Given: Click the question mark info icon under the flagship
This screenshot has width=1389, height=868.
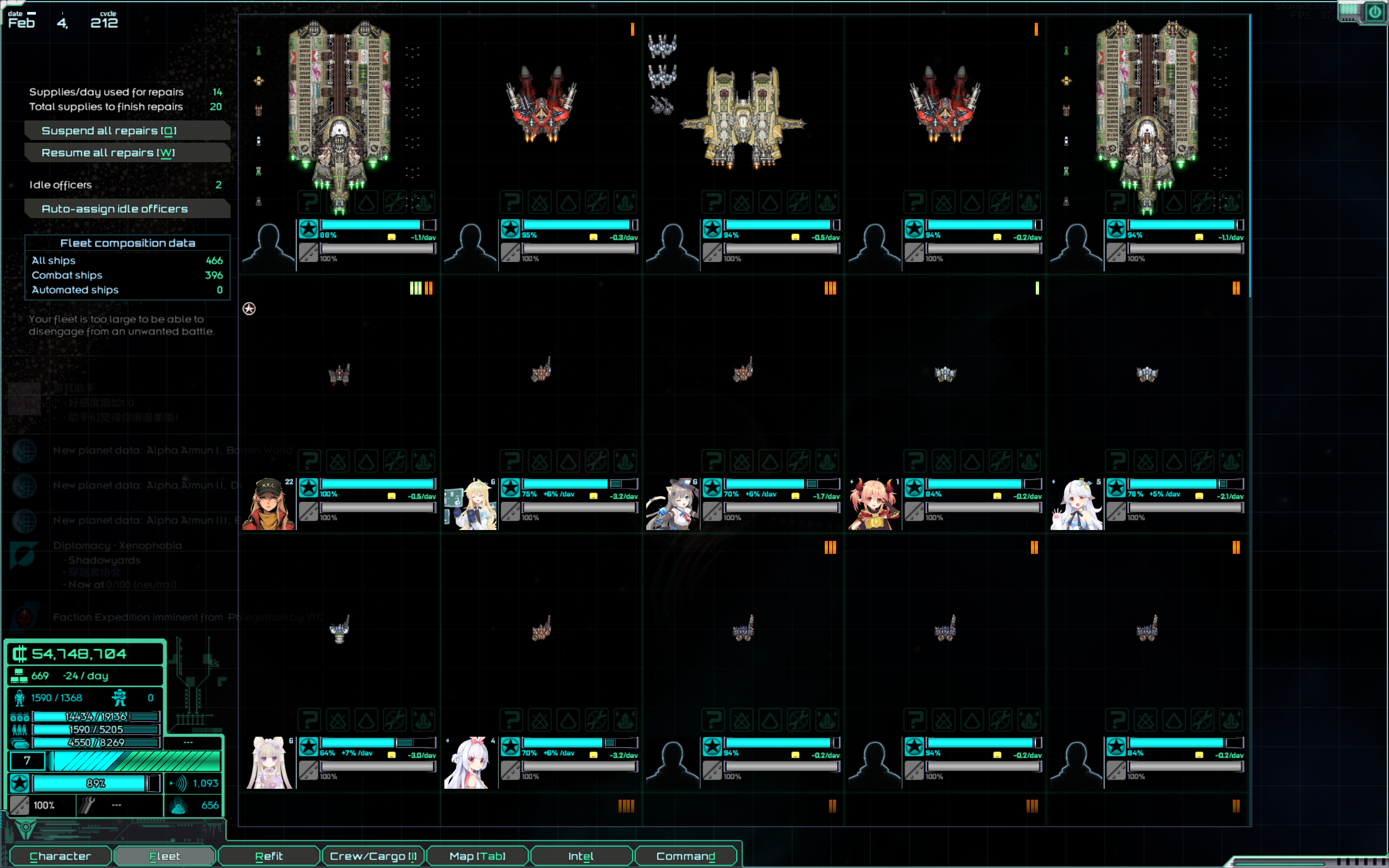Looking at the screenshot, I should [309, 202].
